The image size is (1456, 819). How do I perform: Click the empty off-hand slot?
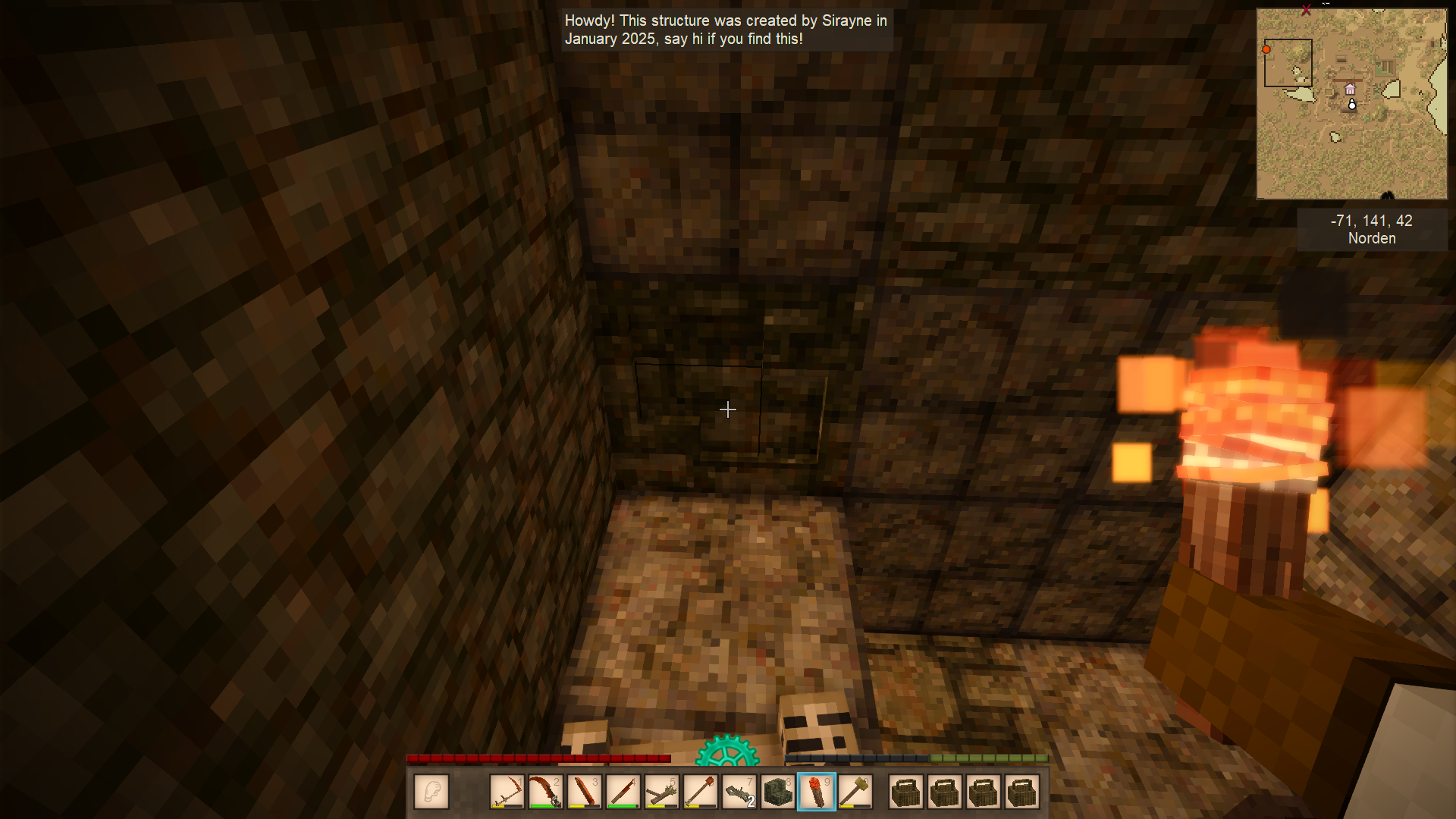click(x=431, y=792)
